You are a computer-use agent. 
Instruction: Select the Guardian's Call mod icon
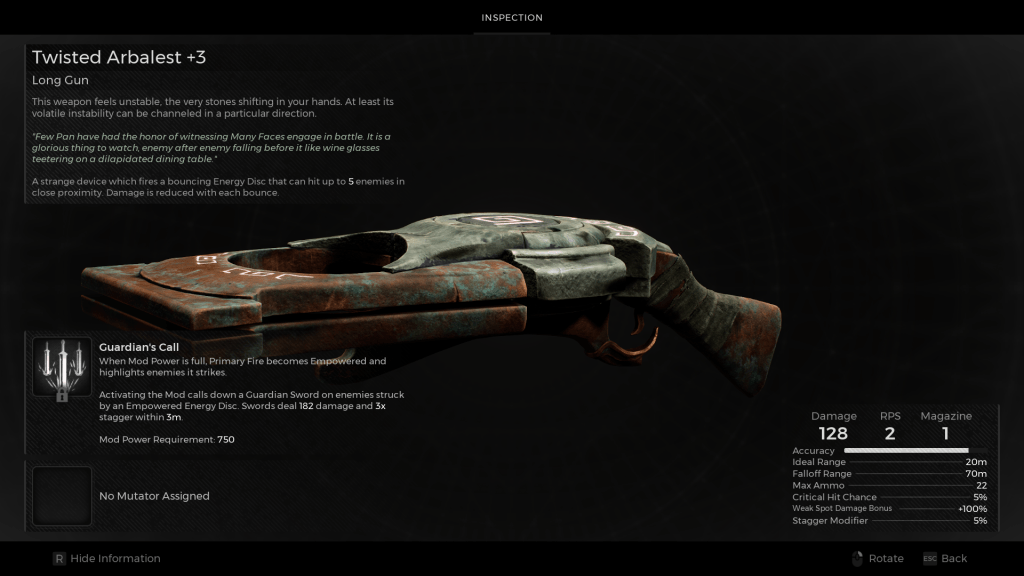pos(62,368)
